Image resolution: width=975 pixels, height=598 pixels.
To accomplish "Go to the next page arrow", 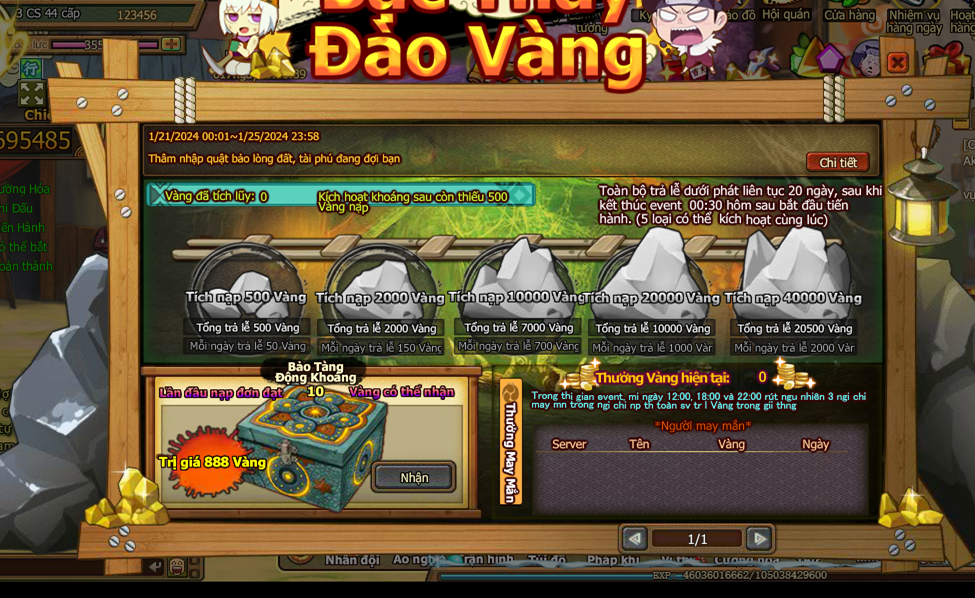I will click(759, 539).
